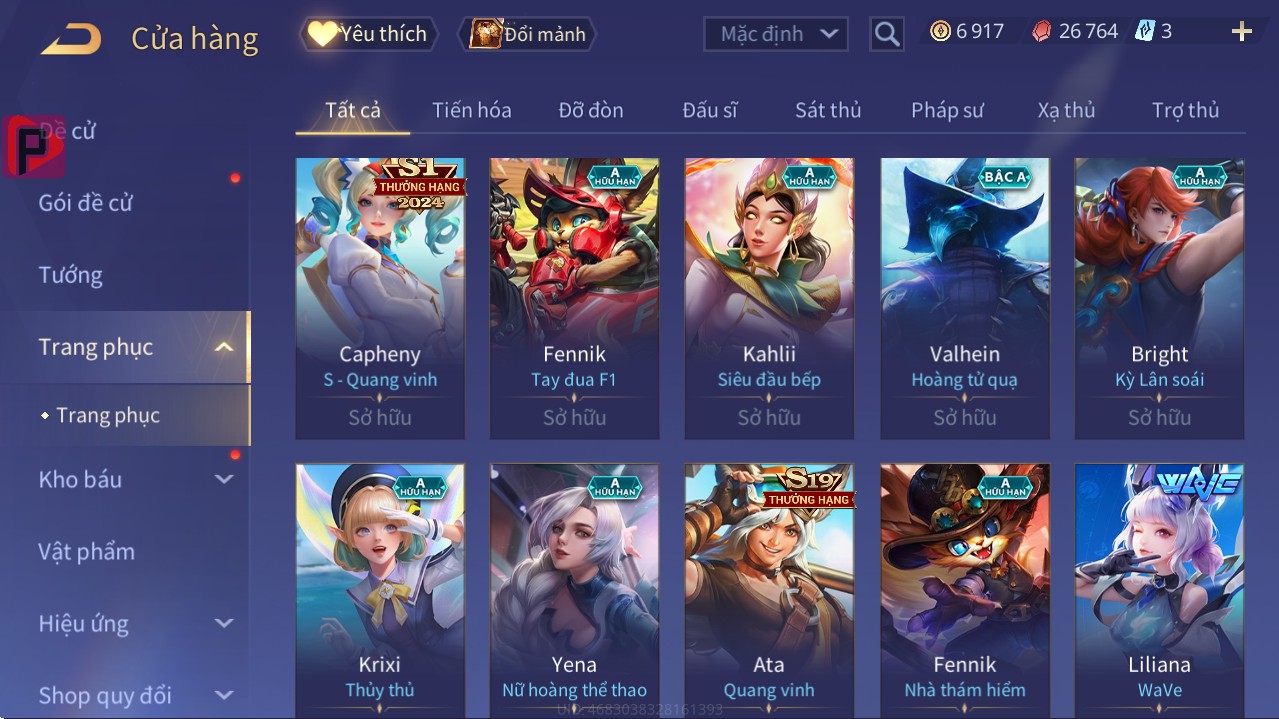Screen dimensions: 1279x719
Task: Switch to the Tiến hóa tab
Action: [471, 110]
